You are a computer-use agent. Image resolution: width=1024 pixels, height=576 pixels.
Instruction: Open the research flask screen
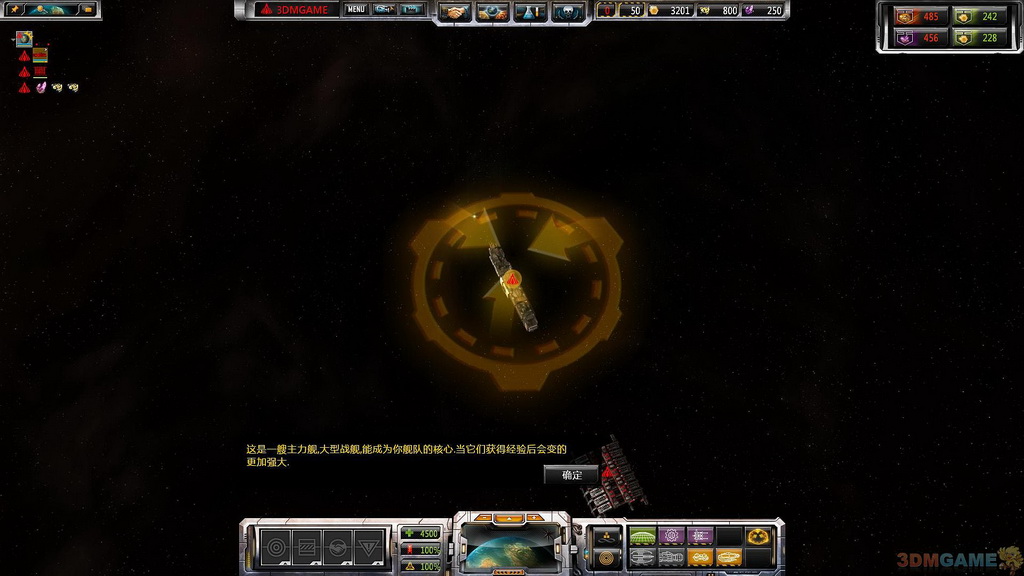coord(530,12)
